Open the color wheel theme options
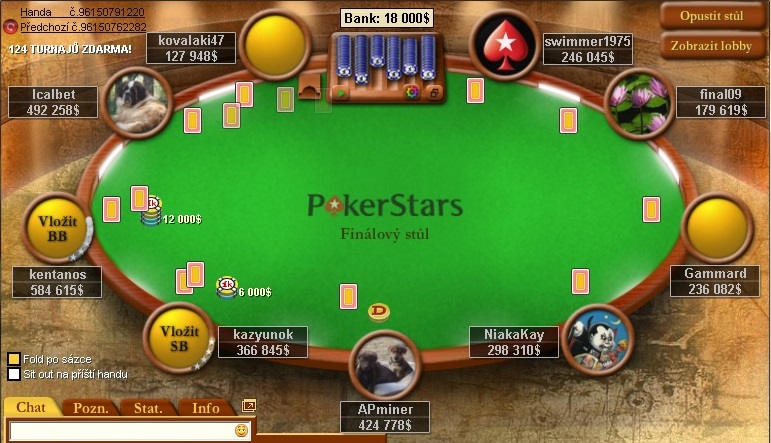771x443 pixels. (x=412, y=93)
